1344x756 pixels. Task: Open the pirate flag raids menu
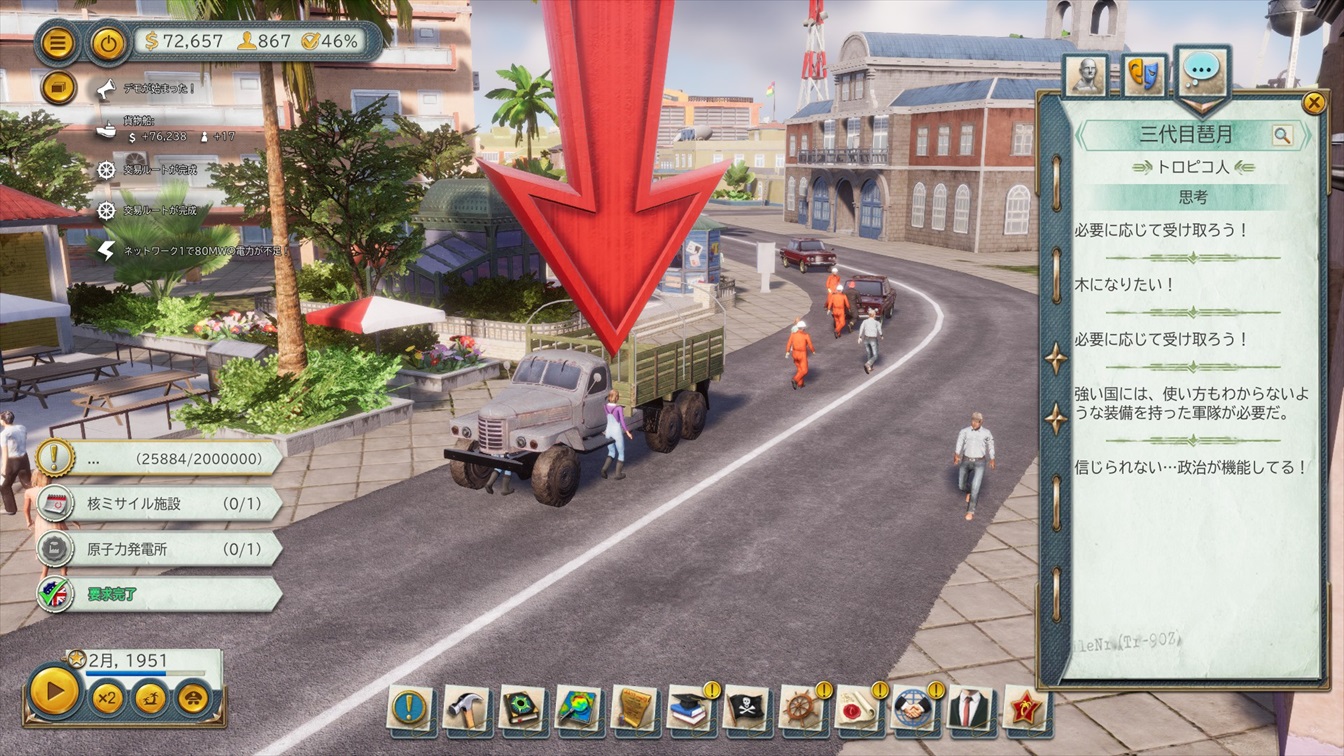pyautogui.click(x=746, y=708)
